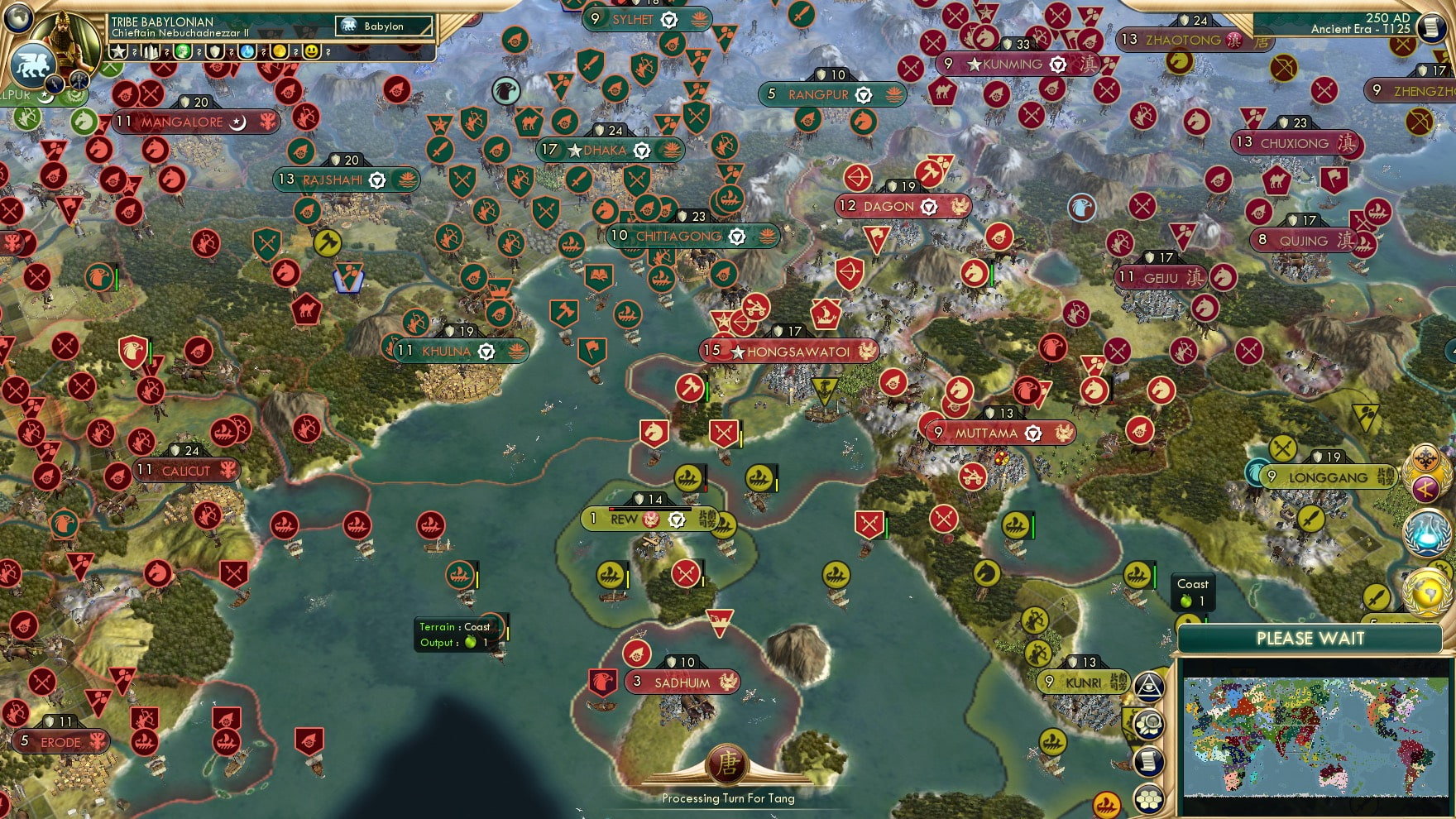Toggle the hex grid button beside the minimap
The height and width of the screenshot is (819, 1456).
(1148, 799)
